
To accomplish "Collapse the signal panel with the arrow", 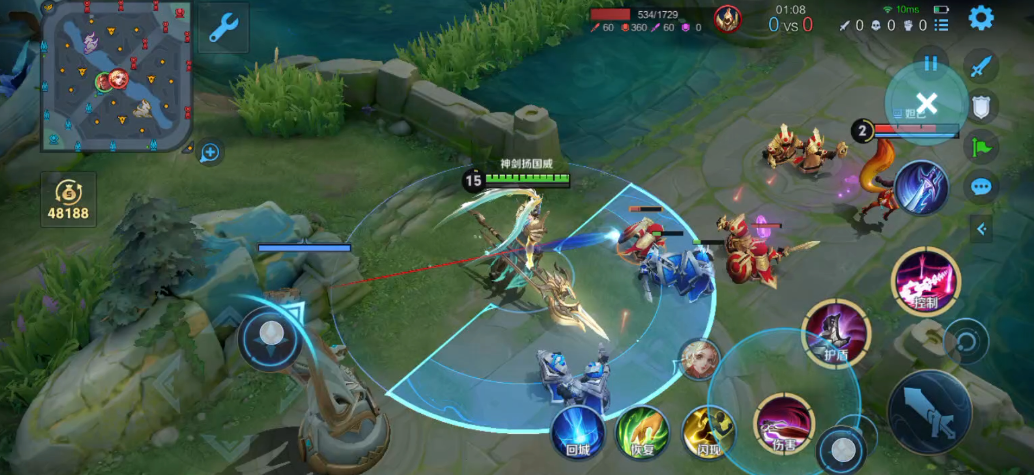I will tap(982, 229).
